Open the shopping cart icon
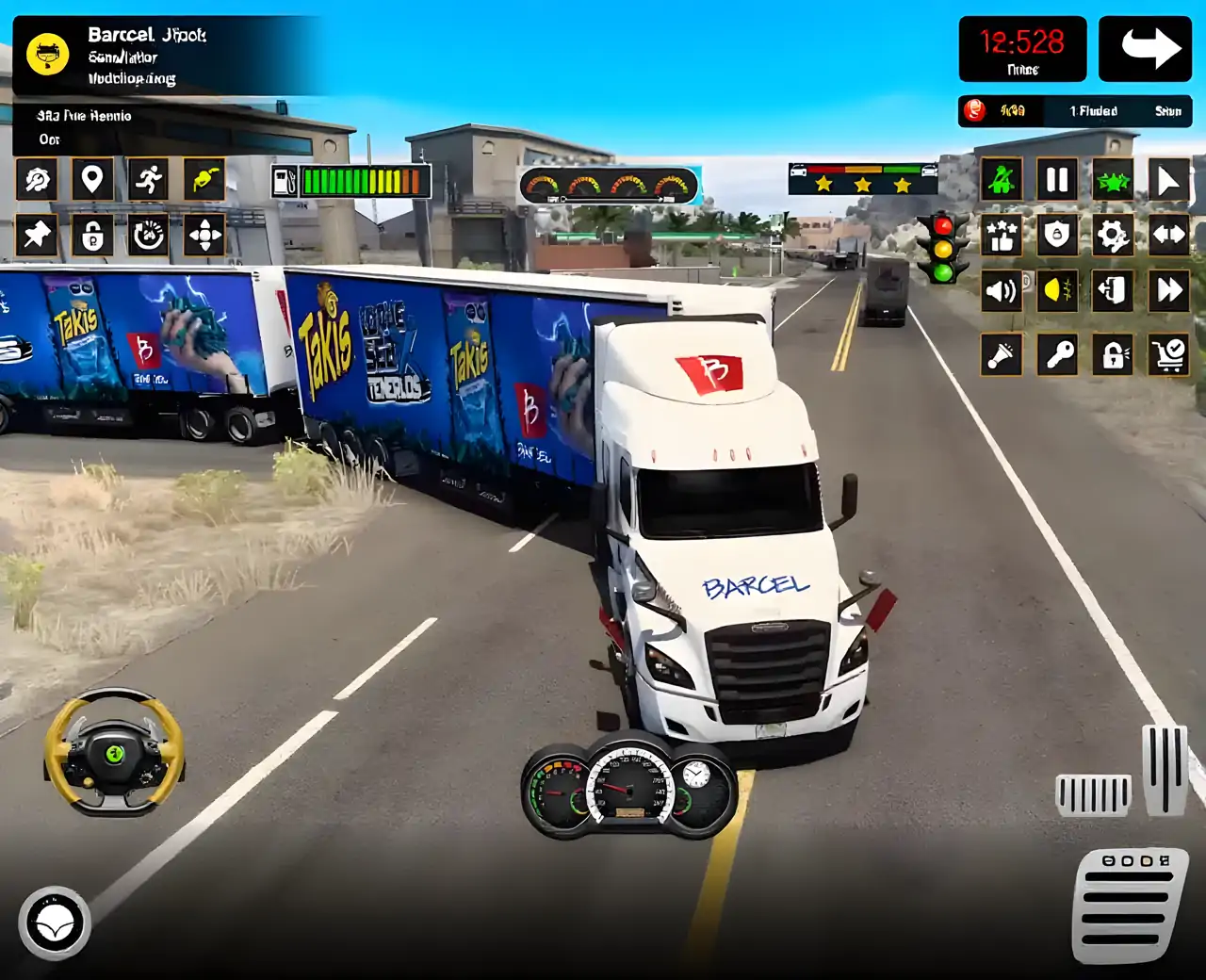This screenshot has width=1206, height=980. (x=1168, y=355)
